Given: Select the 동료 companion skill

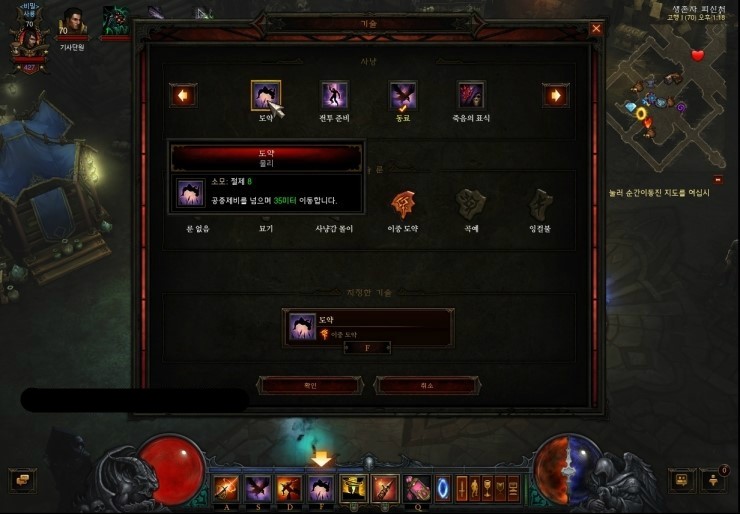Looking at the screenshot, I should tap(403, 96).
